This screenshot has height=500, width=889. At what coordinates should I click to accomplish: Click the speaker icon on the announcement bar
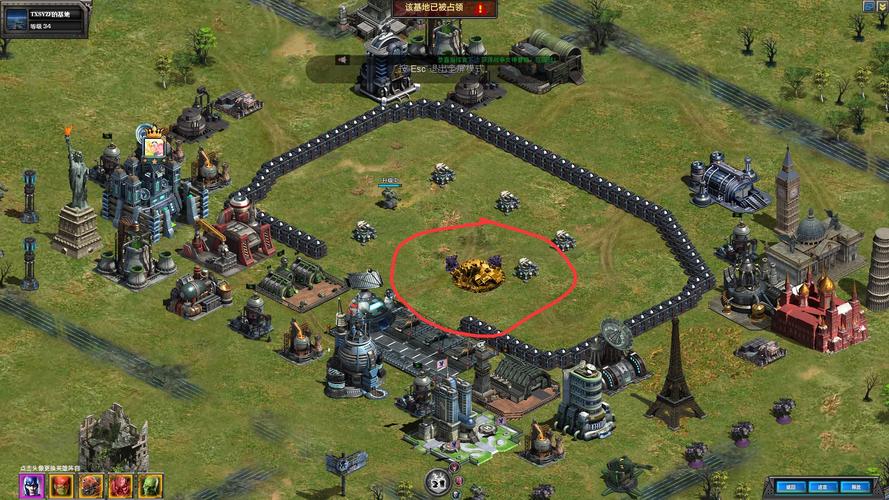pos(342,60)
